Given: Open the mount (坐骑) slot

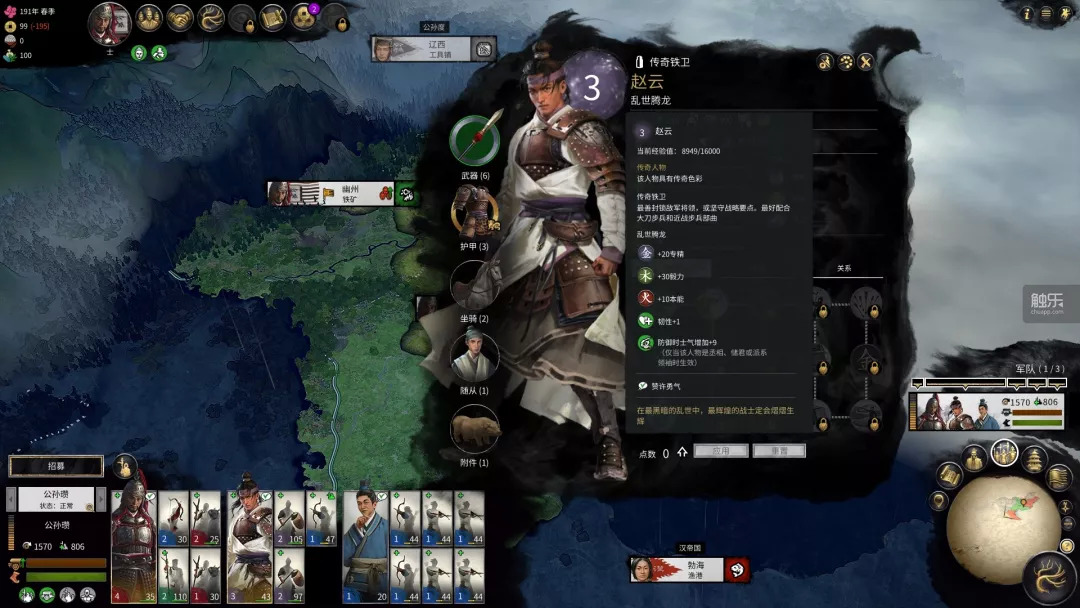Looking at the screenshot, I should [x=475, y=284].
